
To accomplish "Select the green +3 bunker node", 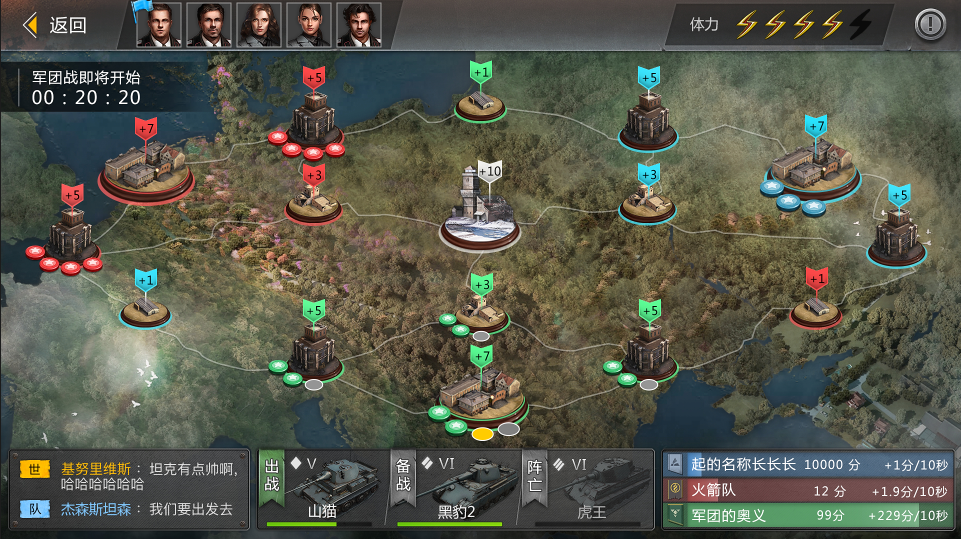I will (x=481, y=312).
